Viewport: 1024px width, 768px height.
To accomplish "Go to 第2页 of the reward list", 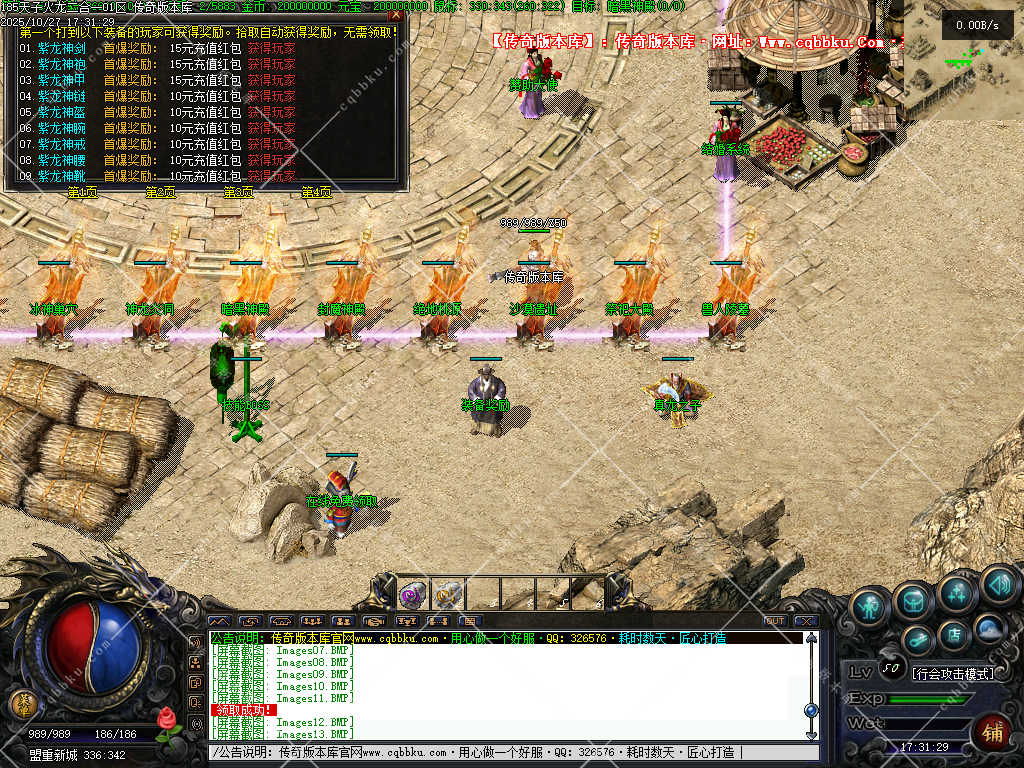I will click(x=161, y=192).
